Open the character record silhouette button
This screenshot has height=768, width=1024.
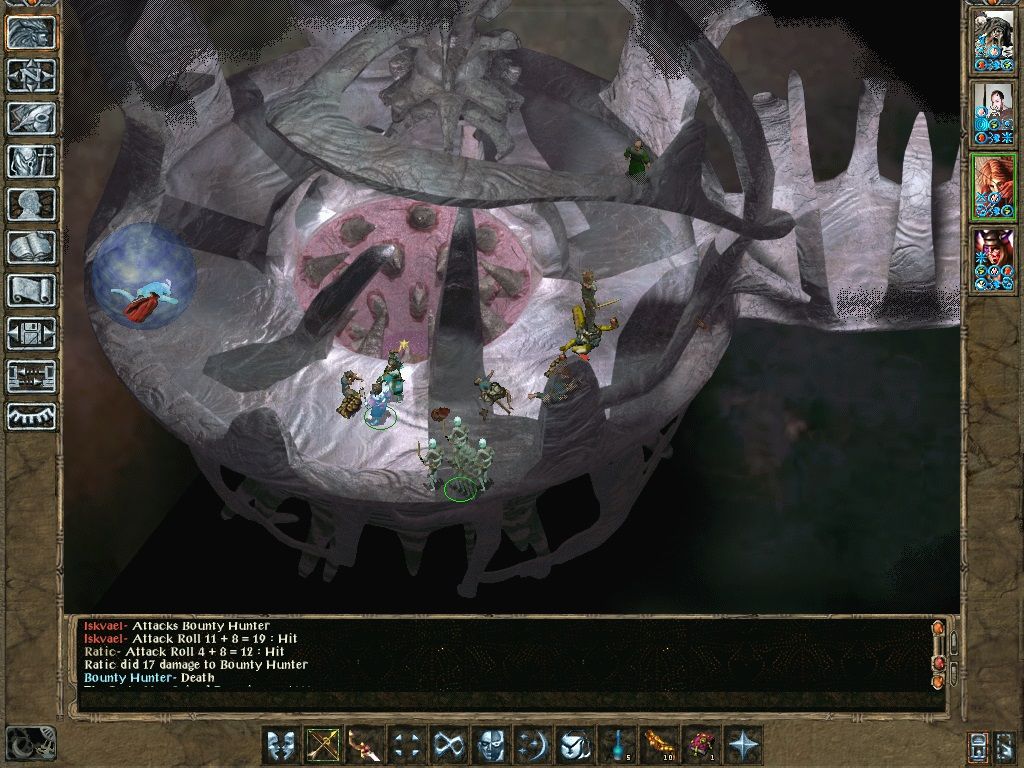[x=31, y=204]
